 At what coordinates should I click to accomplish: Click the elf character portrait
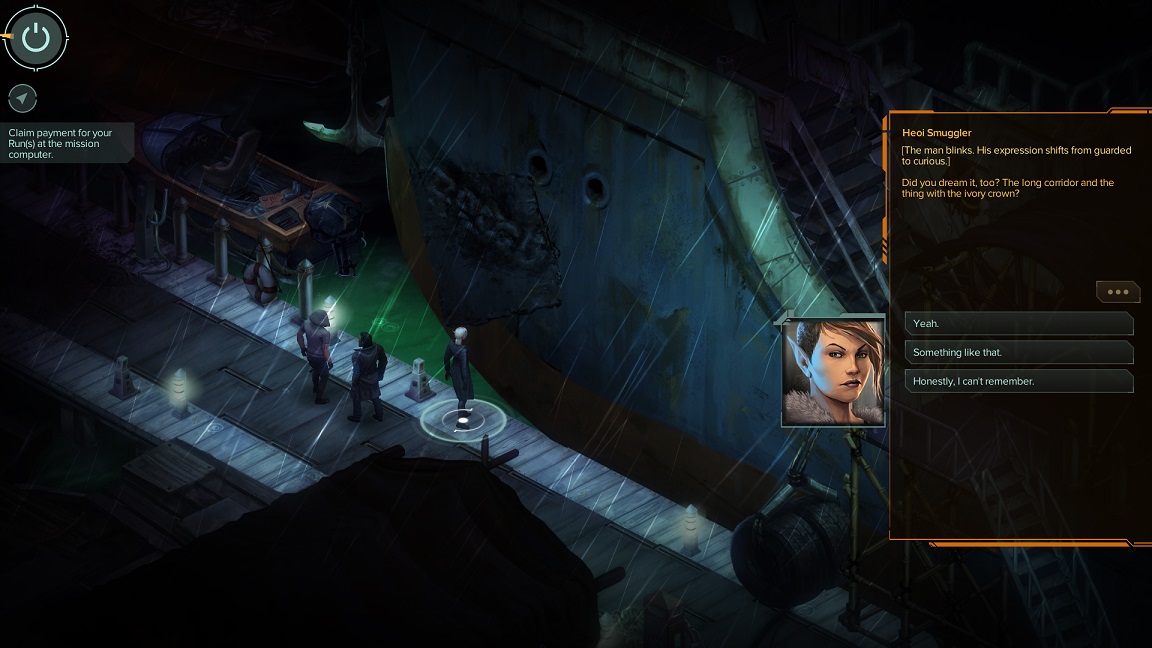833,373
